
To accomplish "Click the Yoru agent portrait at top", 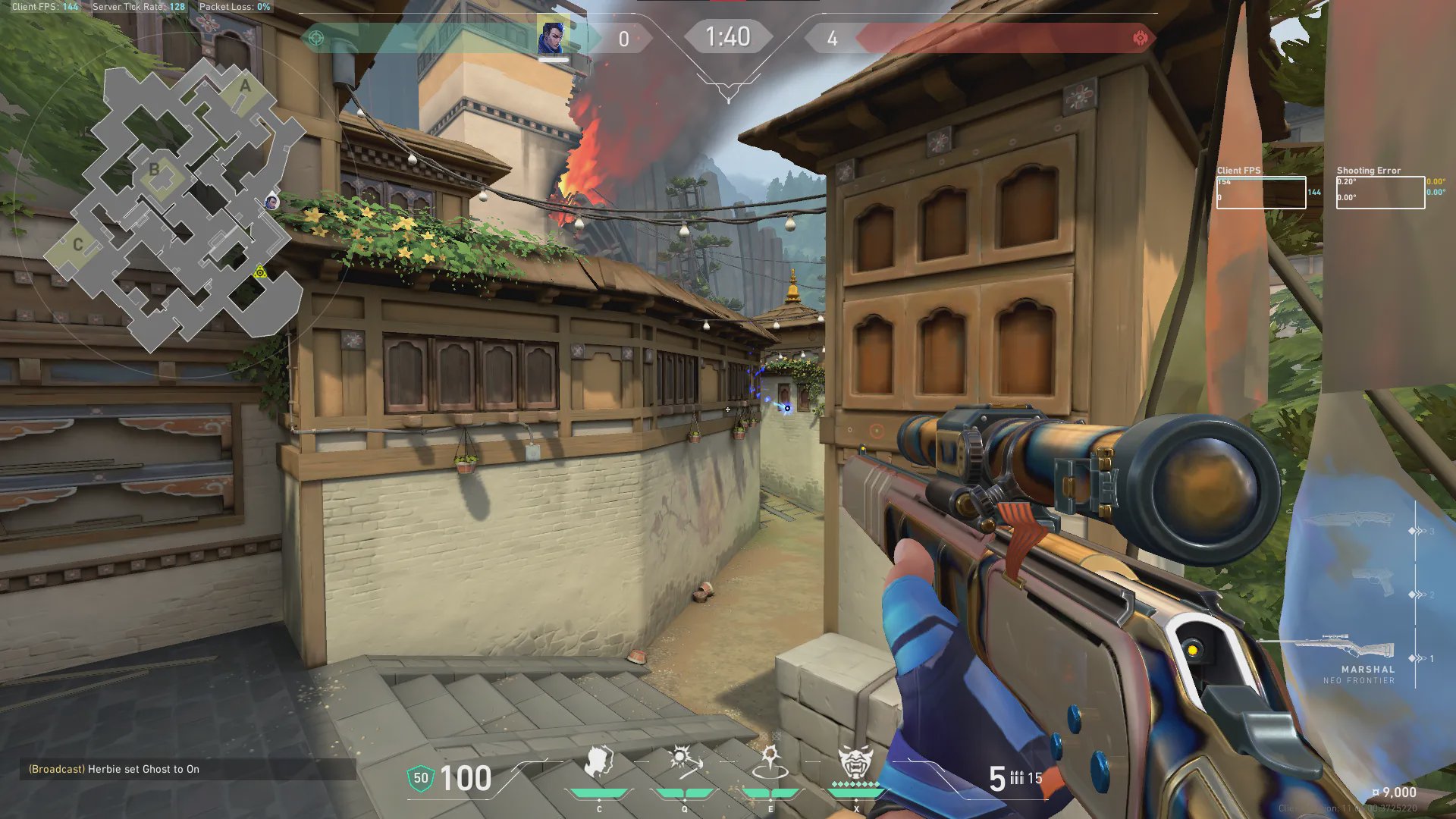I will tap(552, 37).
